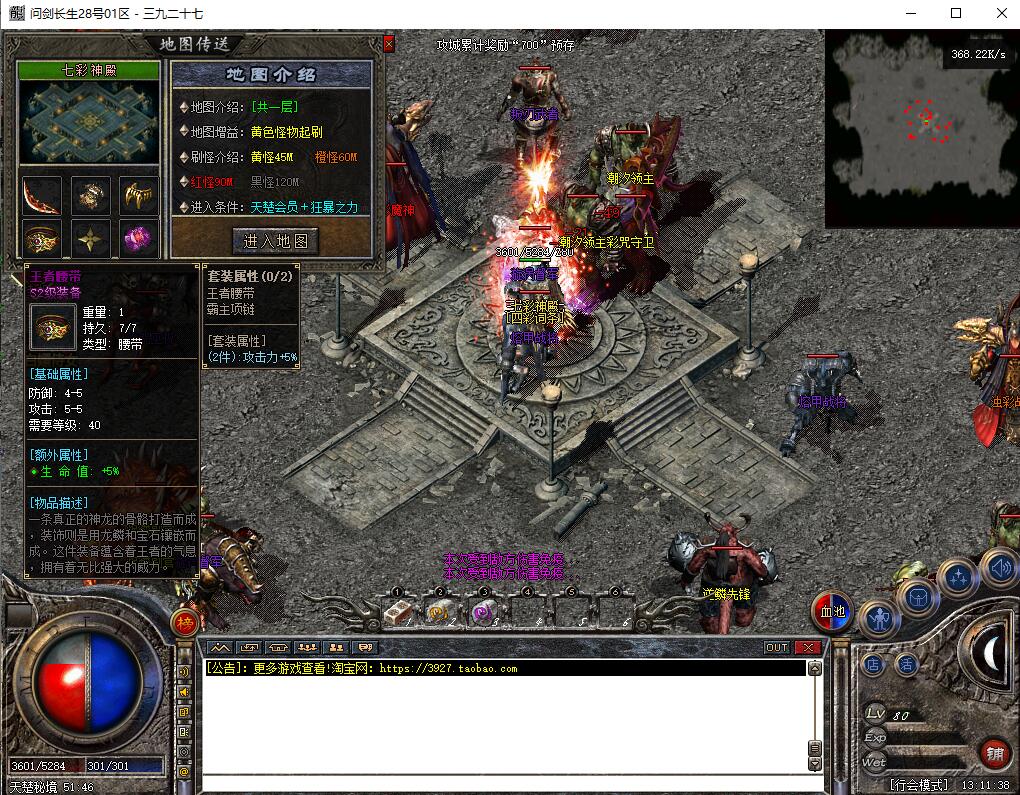Use the purple scroll in hotbar slot 3
1020x795 pixels.
pyautogui.click(x=482, y=611)
